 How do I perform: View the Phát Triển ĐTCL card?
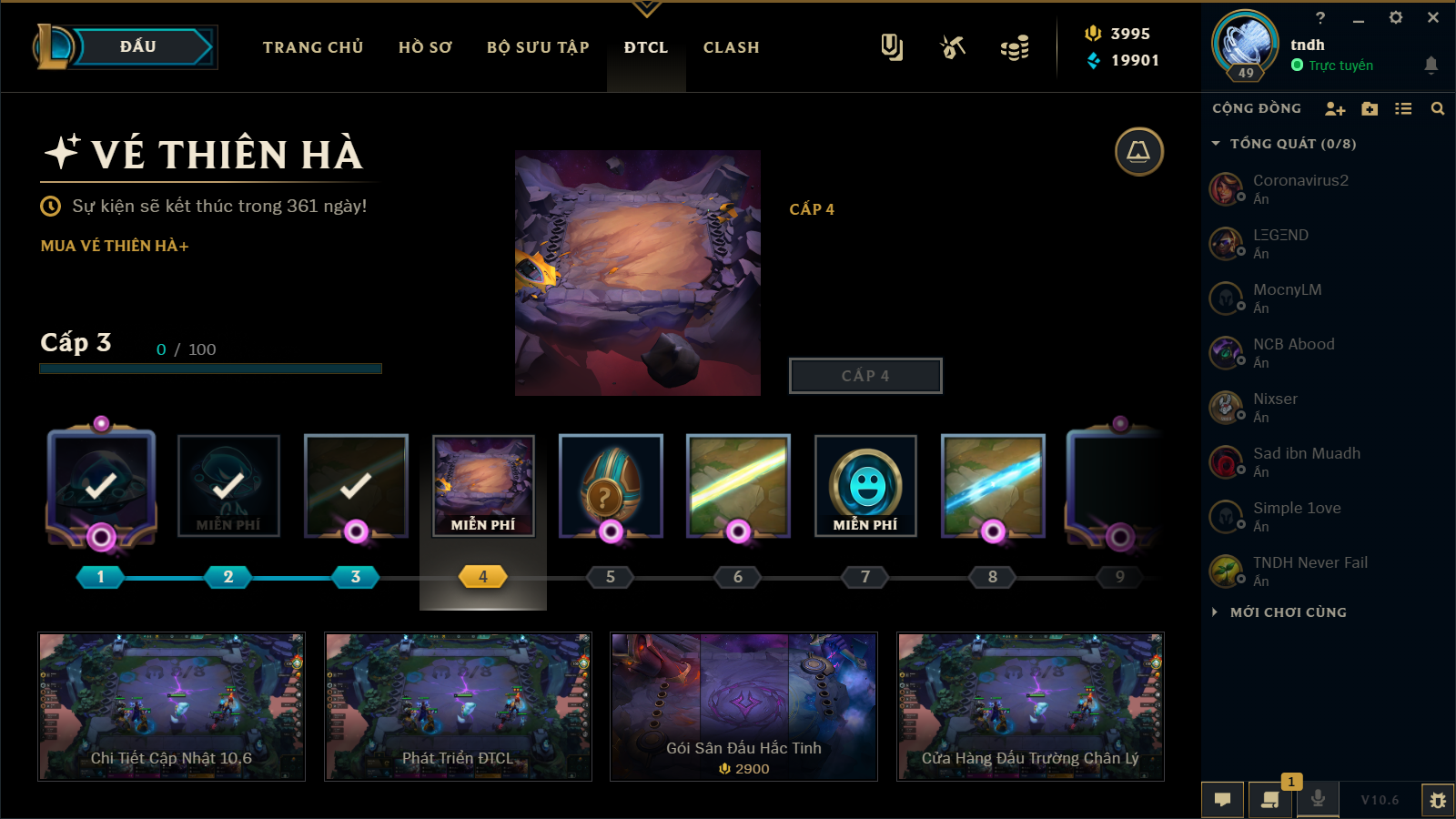458,707
